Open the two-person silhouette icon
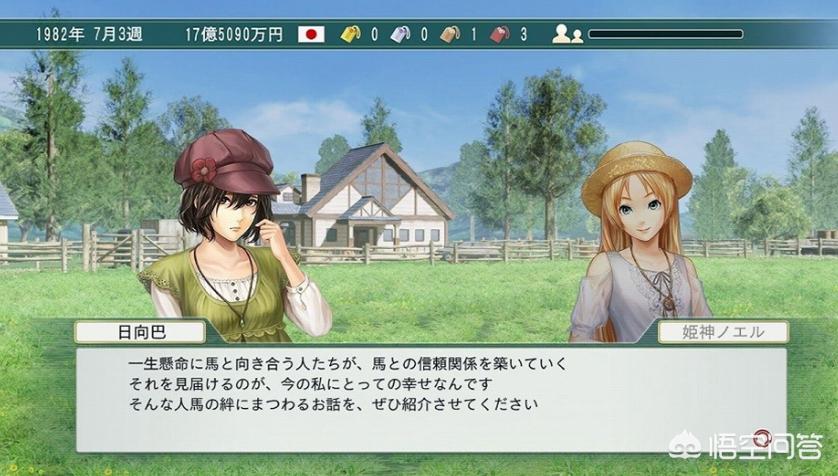 (566, 34)
